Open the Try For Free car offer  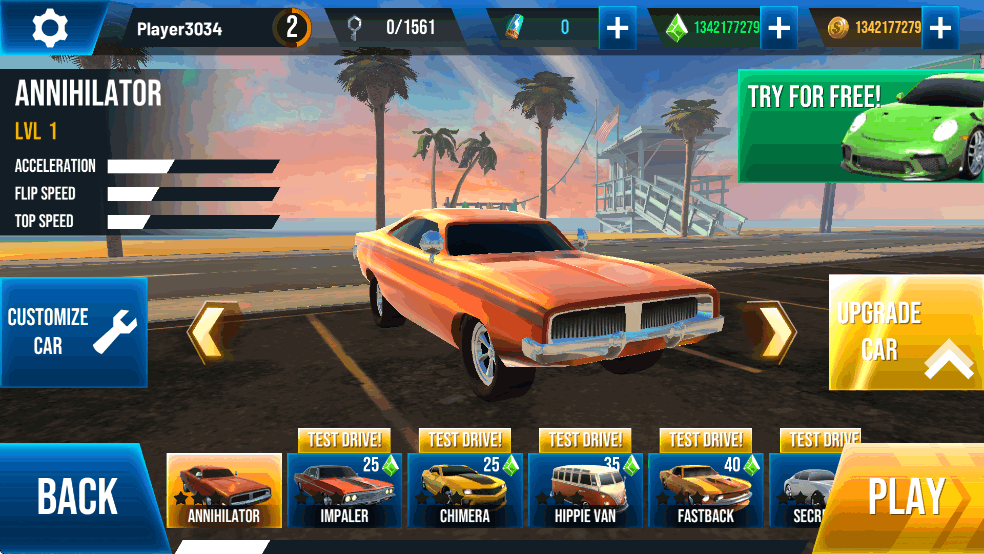[860, 125]
